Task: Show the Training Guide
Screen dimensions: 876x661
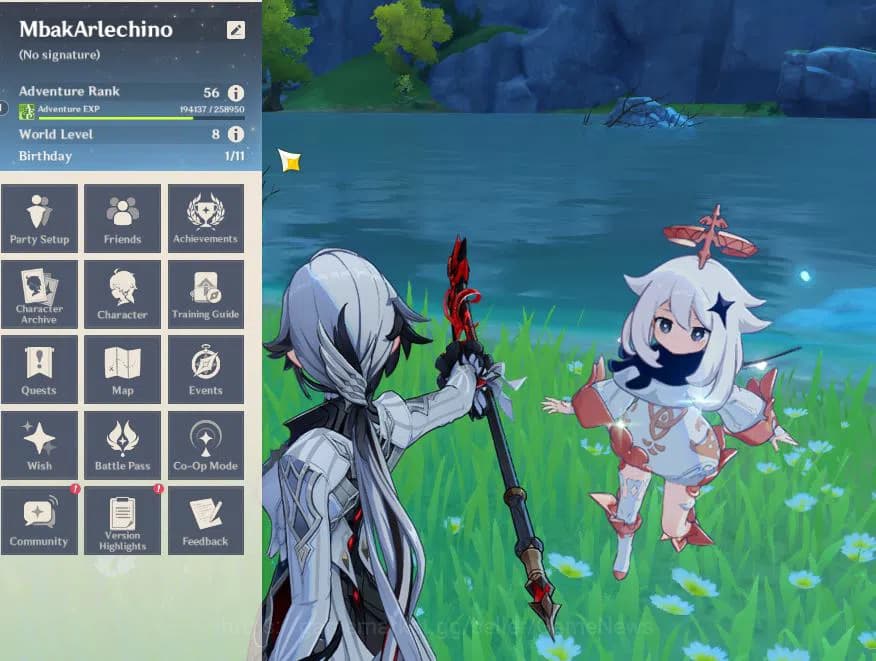Action: click(205, 294)
